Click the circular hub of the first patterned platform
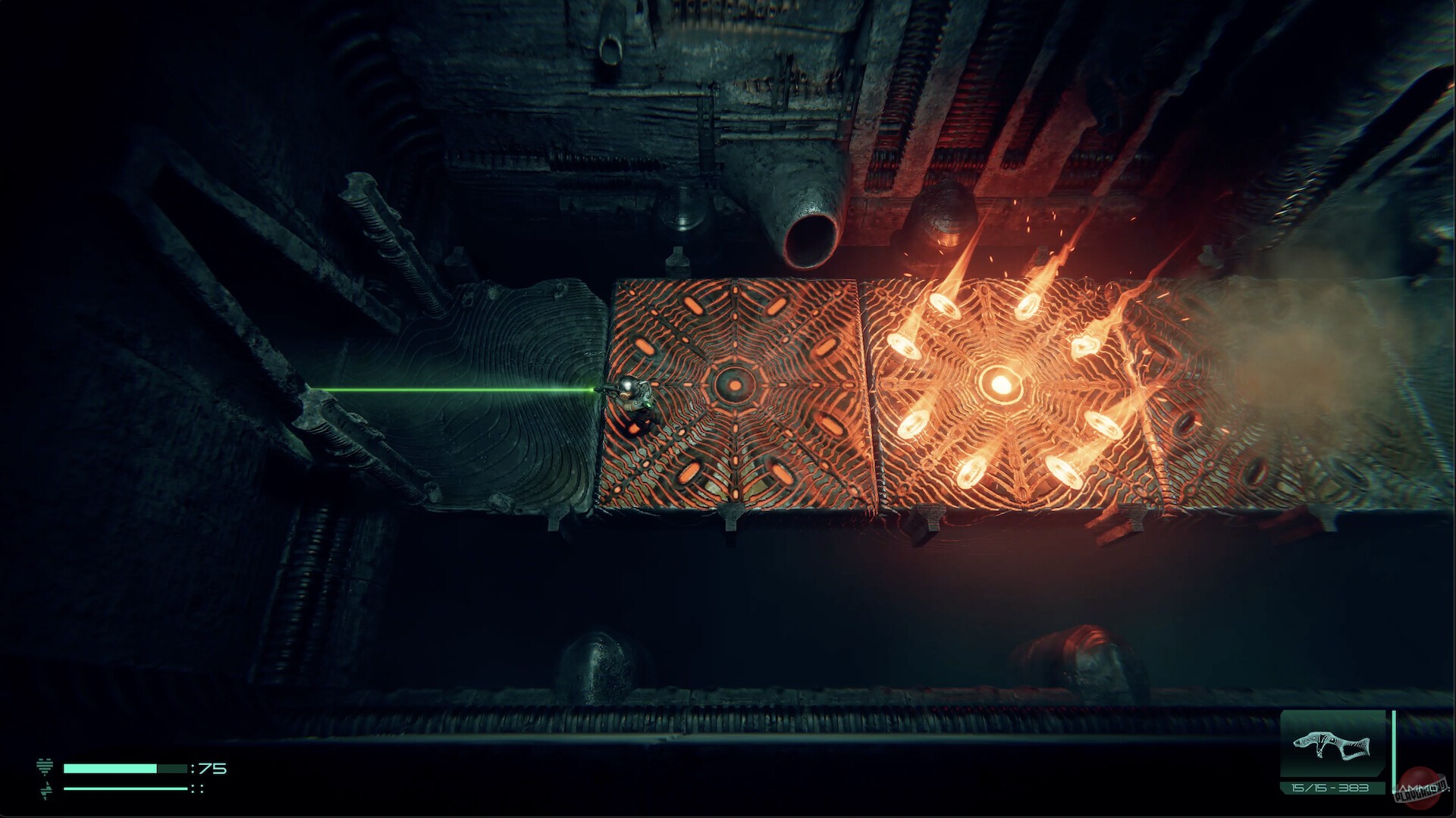The image size is (1456, 818). click(x=734, y=387)
